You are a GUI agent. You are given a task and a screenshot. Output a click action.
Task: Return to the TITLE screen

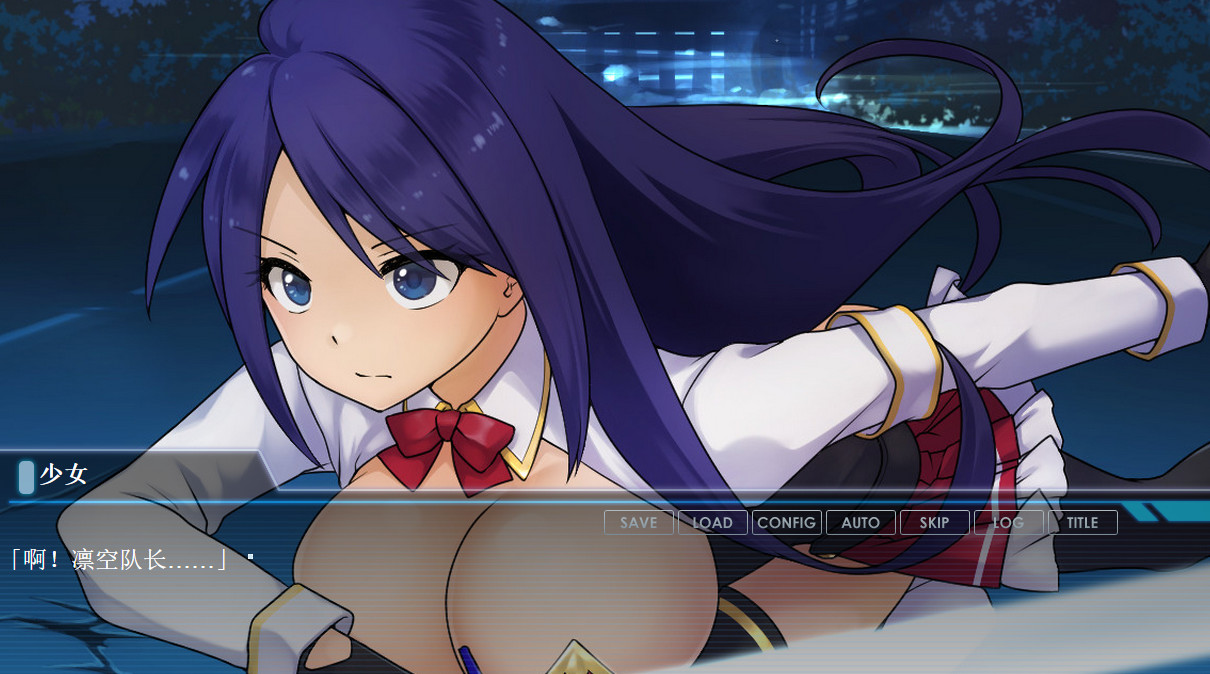[x=1082, y=523]
